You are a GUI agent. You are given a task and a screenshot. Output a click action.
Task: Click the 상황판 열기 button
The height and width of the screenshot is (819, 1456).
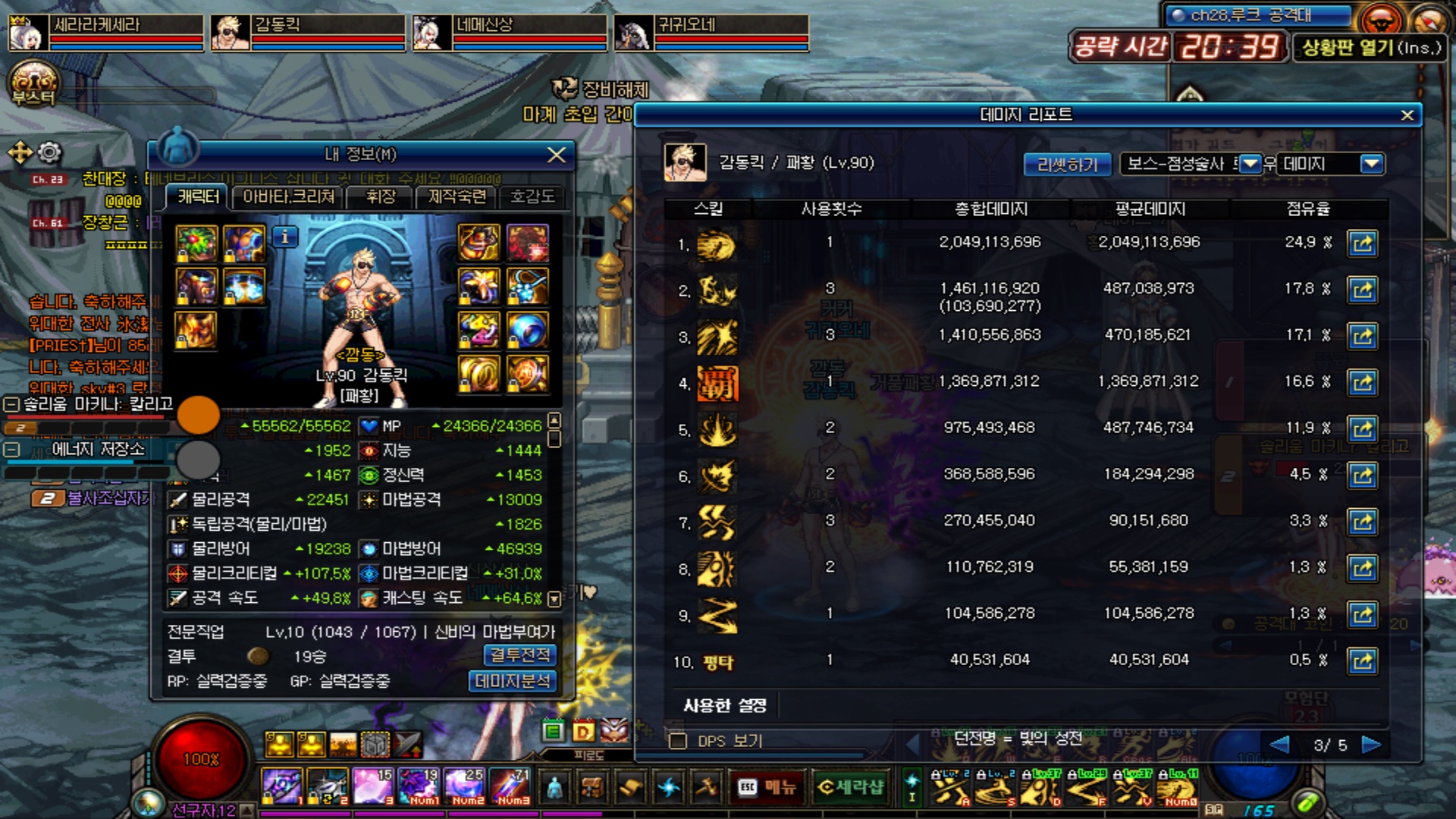[x=1370, y=48]
